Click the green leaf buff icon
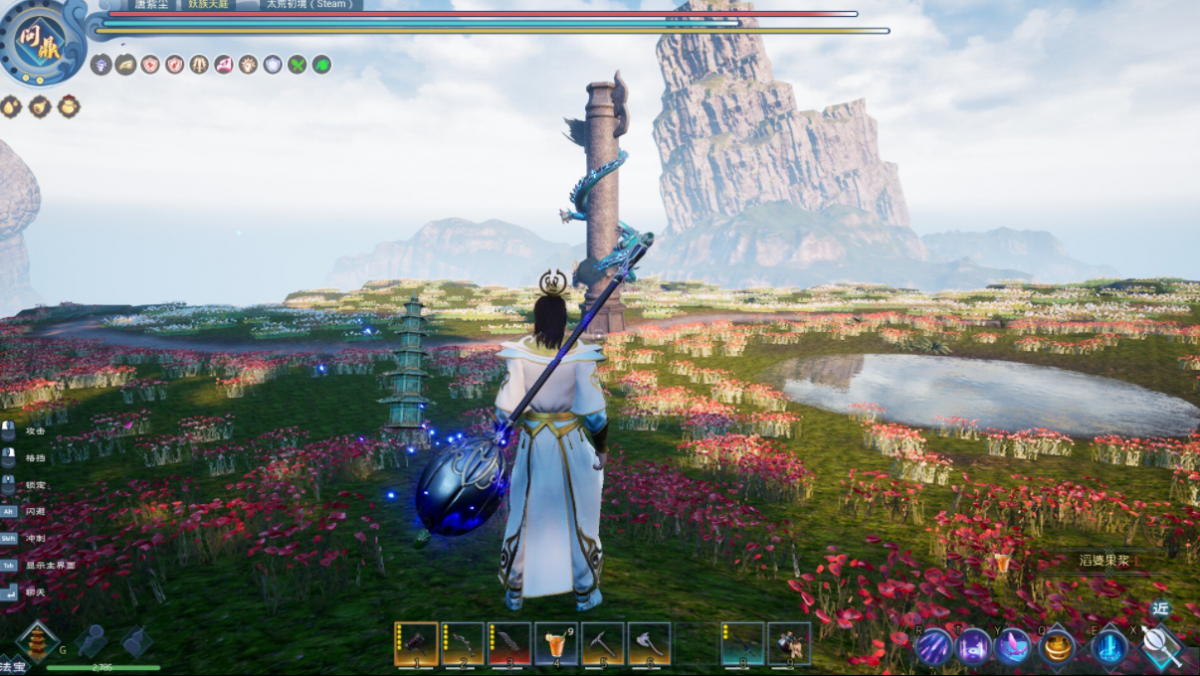This screenshot has height=676, width=1200. pyautogui.click(x=321, y=65)
